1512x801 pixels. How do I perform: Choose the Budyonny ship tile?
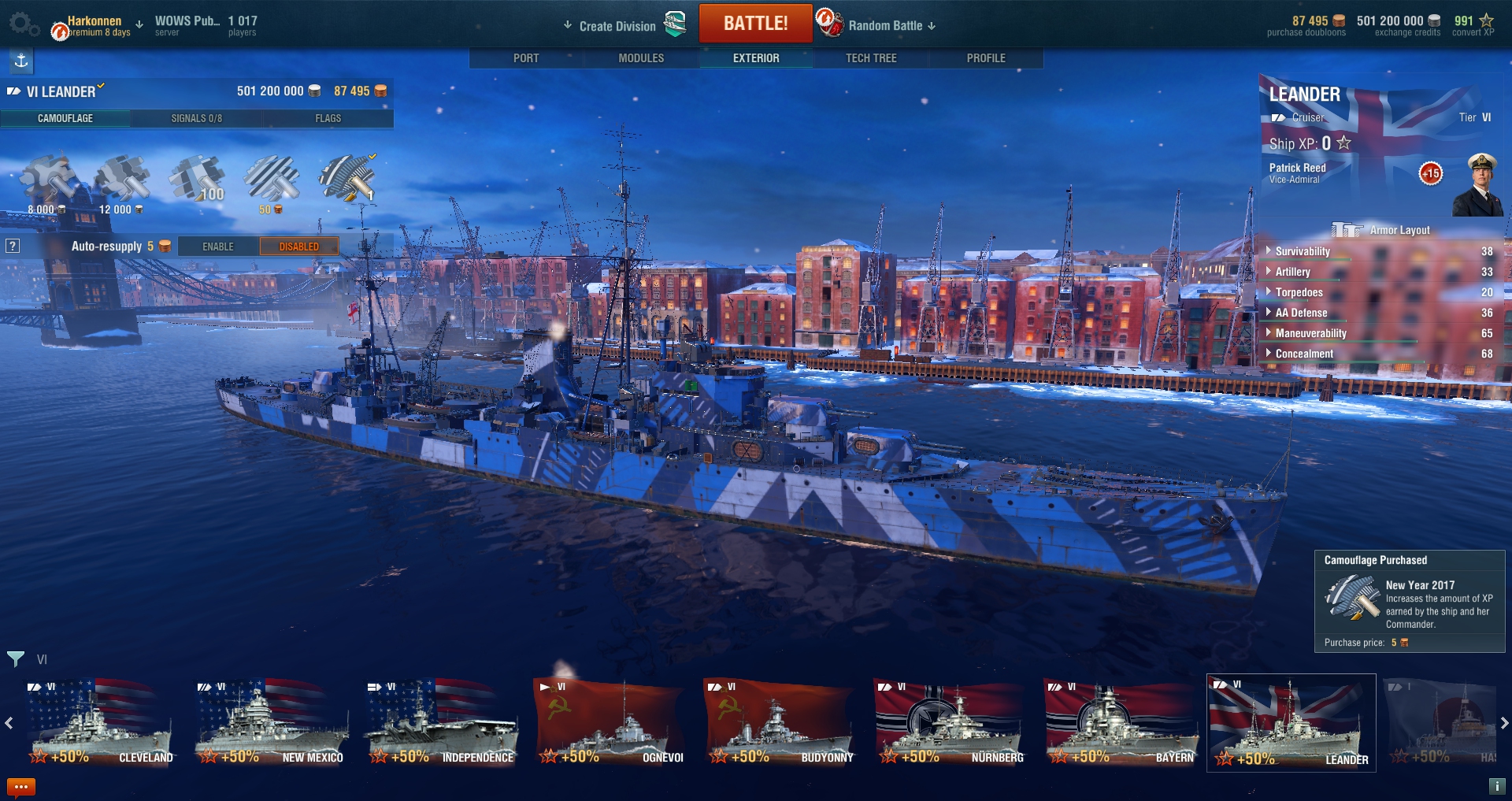pyautogui.click(x=780, y=723)
